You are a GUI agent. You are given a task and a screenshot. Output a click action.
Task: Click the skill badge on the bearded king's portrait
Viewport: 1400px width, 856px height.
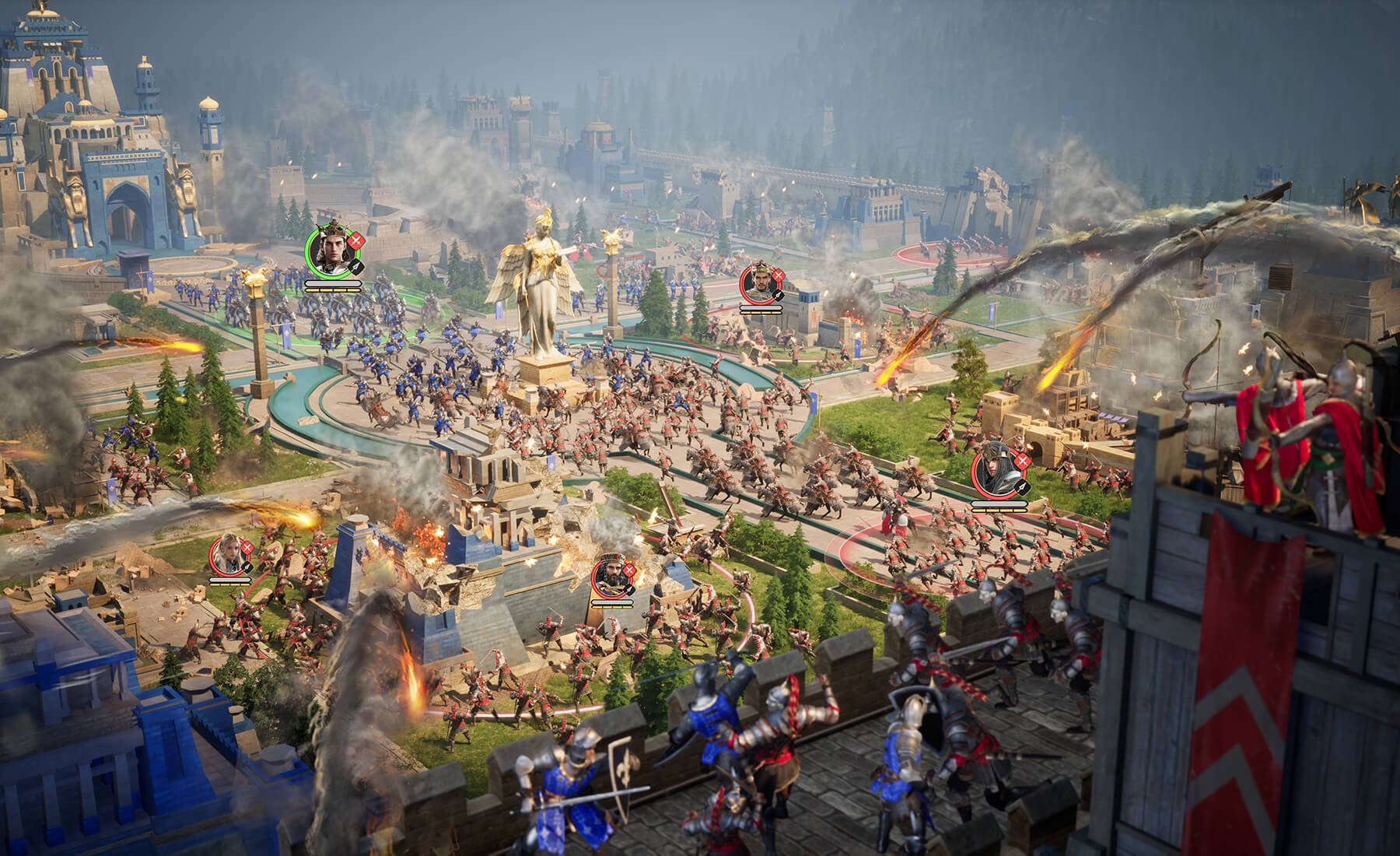(x=629, y=589)
